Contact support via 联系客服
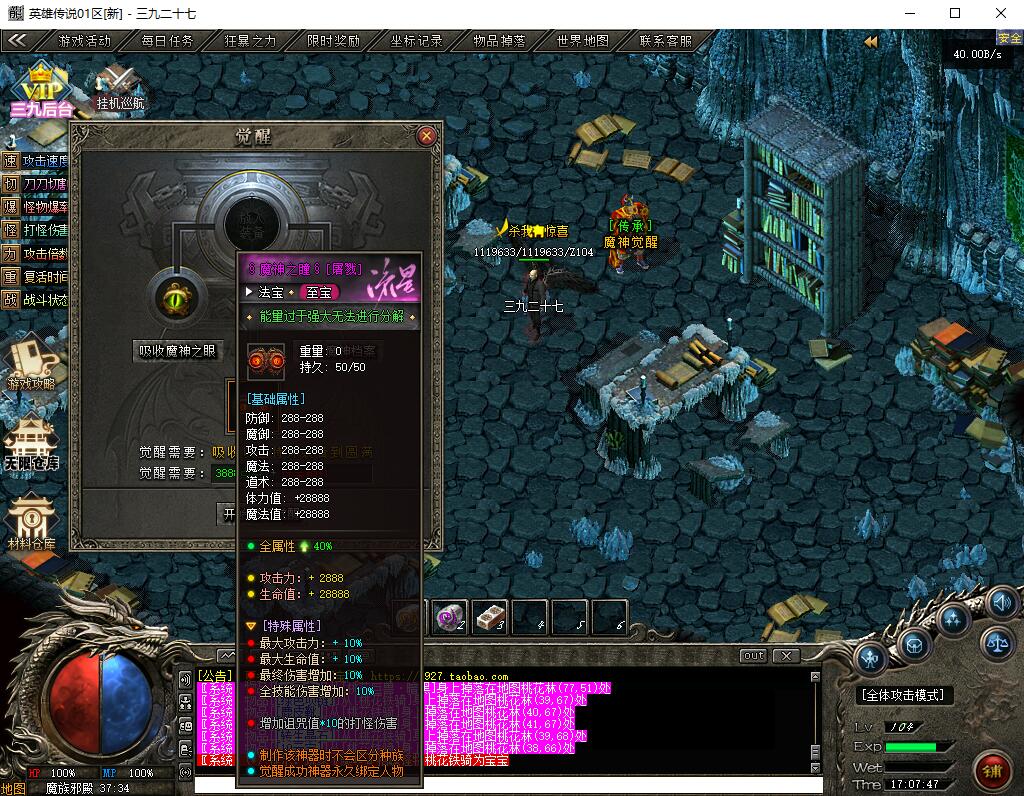The image size is (1024, 796). (x=665, y=41)
